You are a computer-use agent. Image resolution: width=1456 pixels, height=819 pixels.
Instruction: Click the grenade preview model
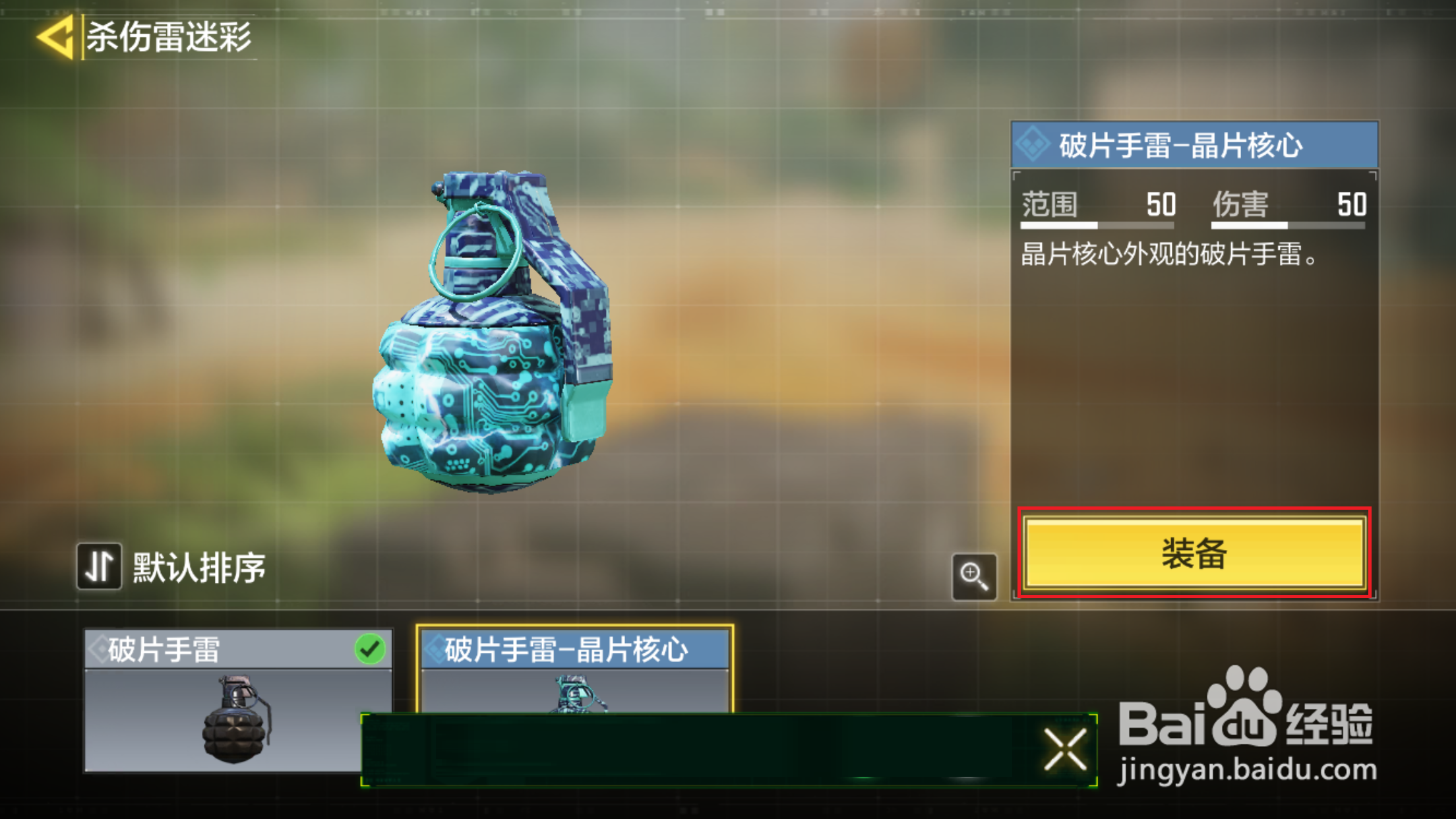(x=488, y=356)
